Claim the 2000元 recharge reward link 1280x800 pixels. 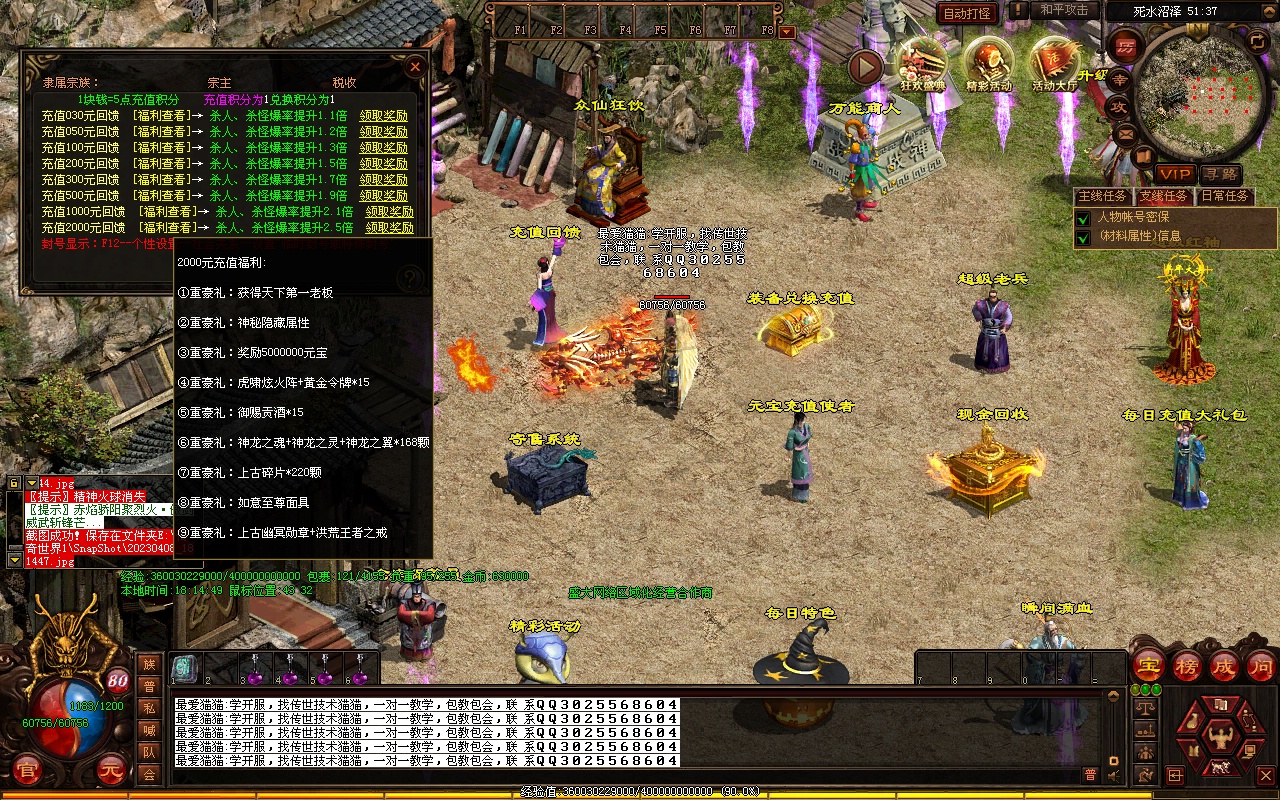pos(389,228)
